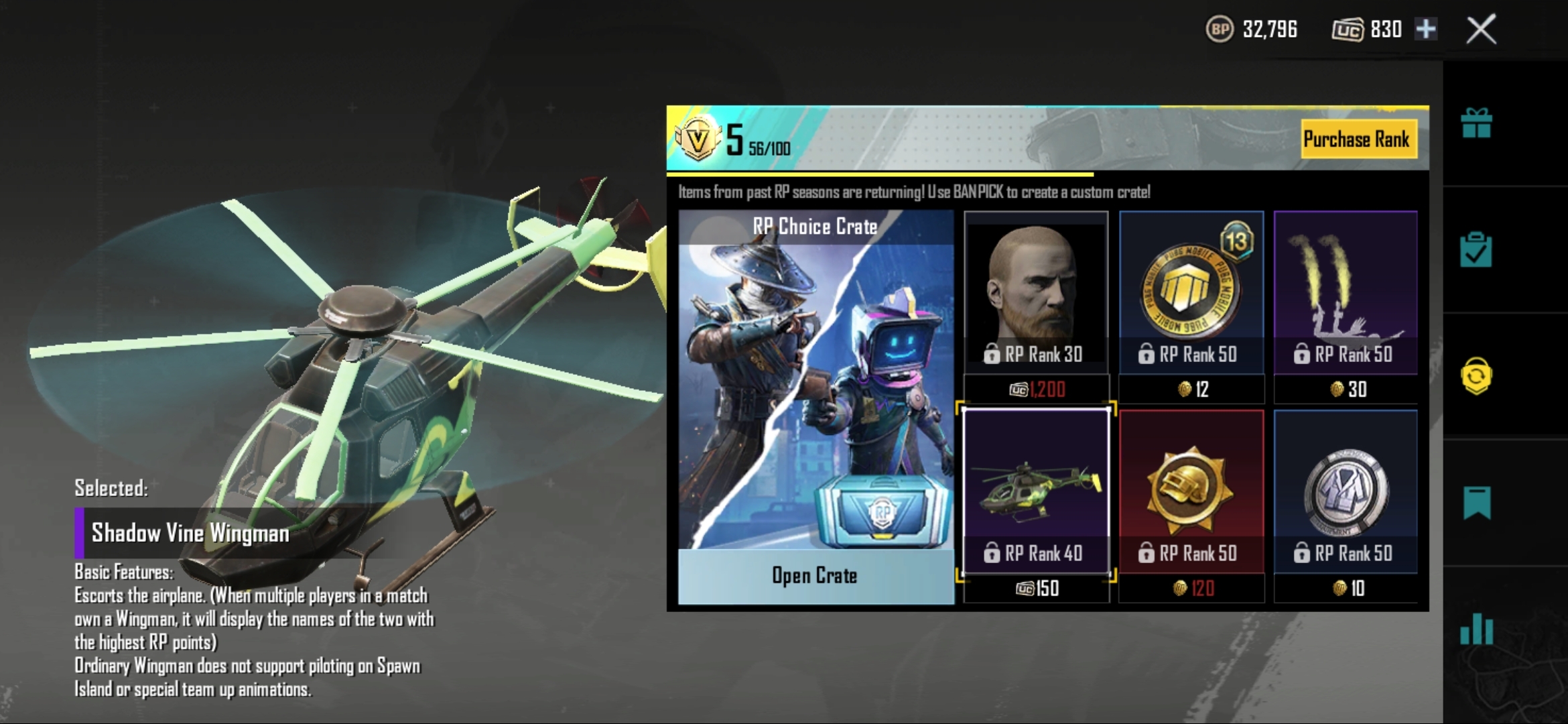Click the RP rank badge icon

tap(698, 139)
